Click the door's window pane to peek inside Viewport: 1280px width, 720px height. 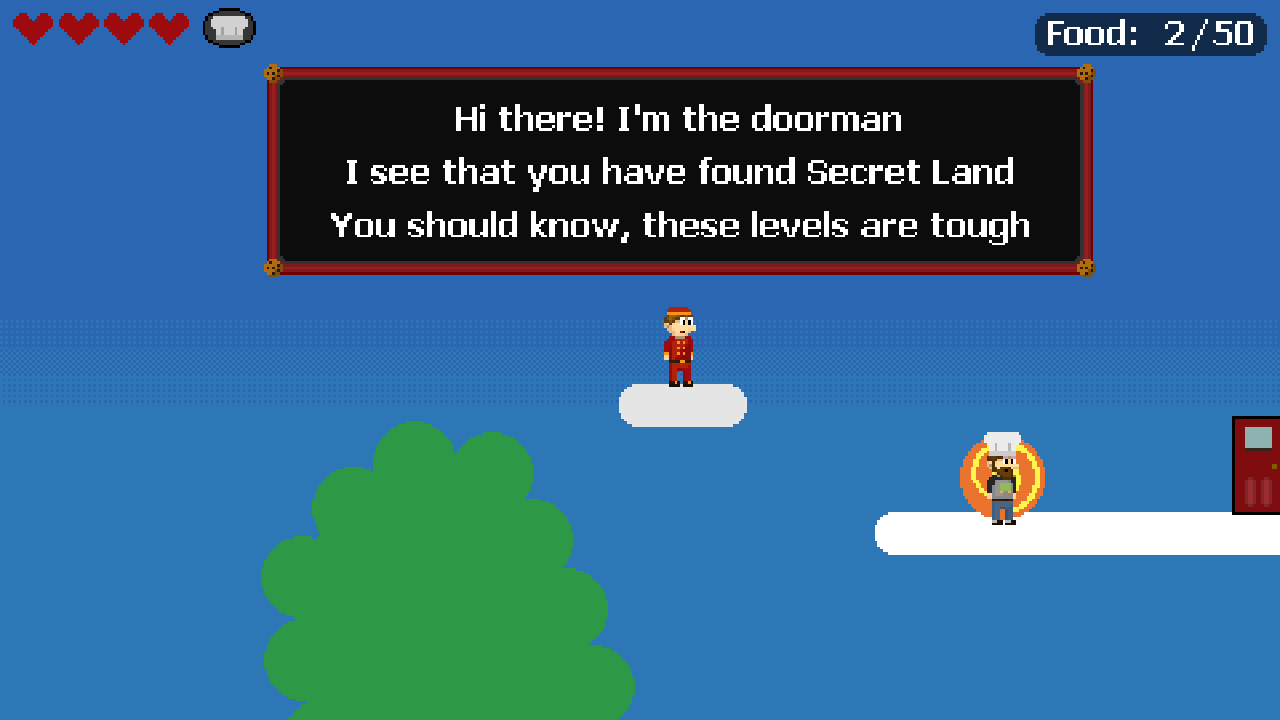coord(1258,437)
